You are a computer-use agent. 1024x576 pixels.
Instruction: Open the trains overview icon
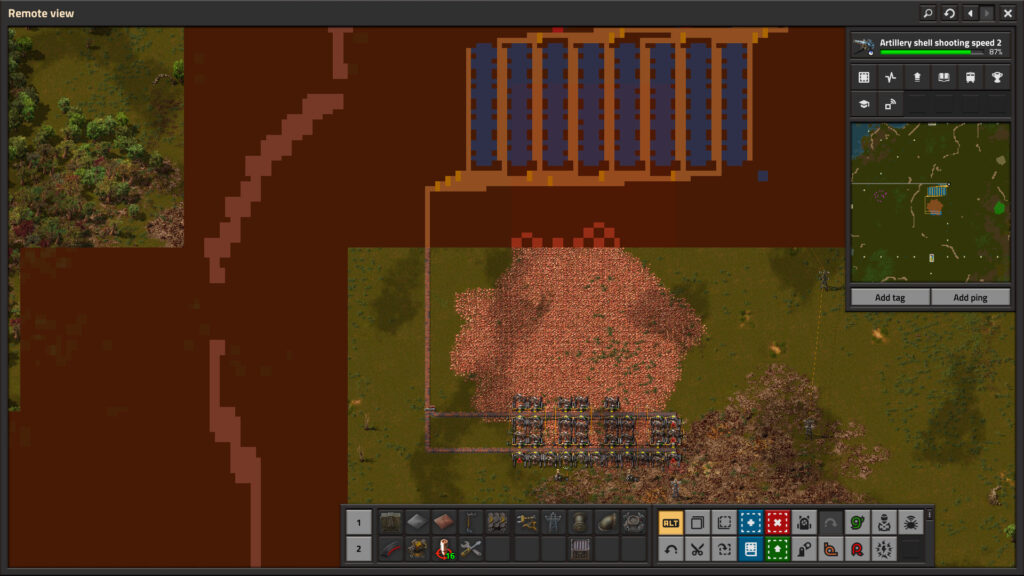(969, 77)
